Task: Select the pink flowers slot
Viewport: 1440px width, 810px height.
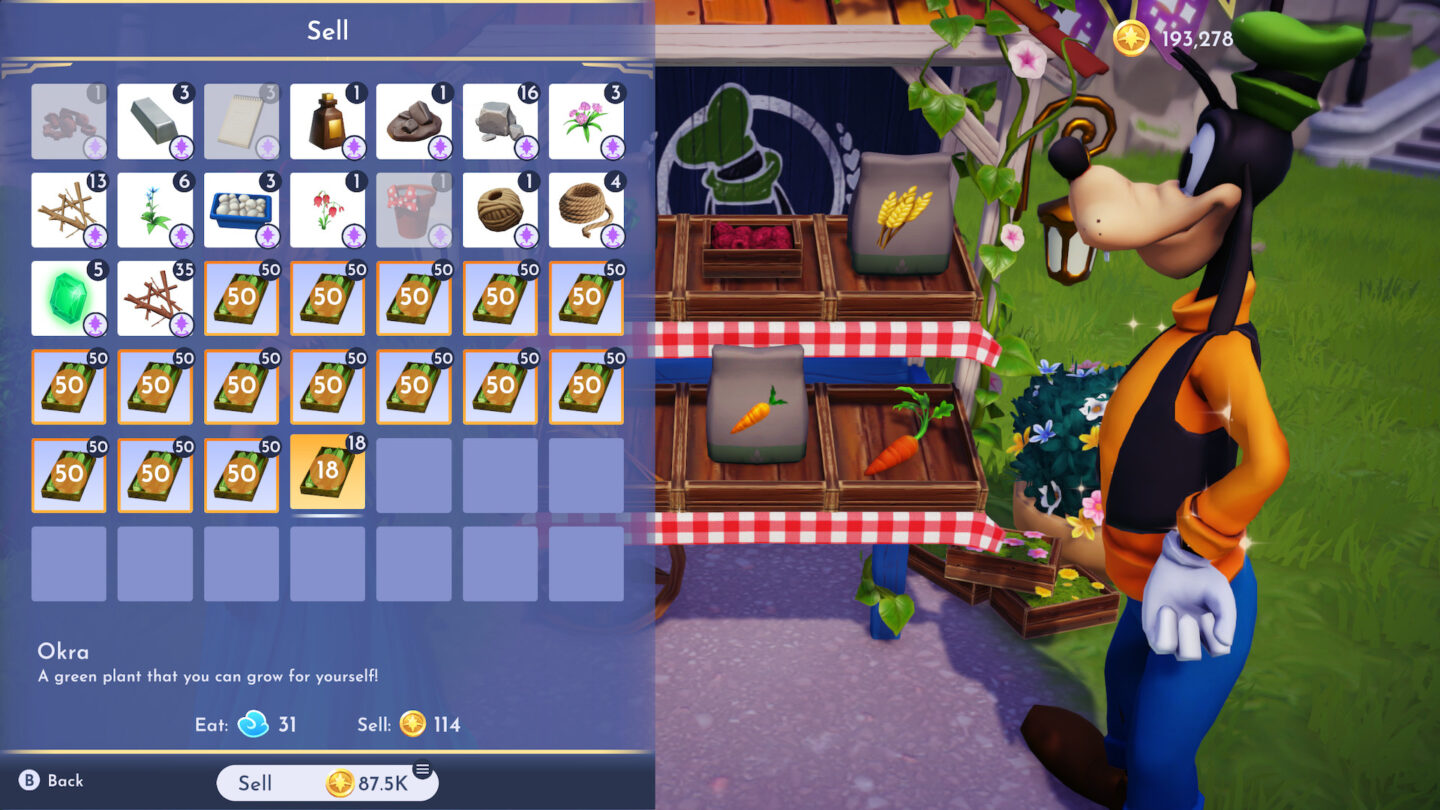Action: (x=586, y=122)
